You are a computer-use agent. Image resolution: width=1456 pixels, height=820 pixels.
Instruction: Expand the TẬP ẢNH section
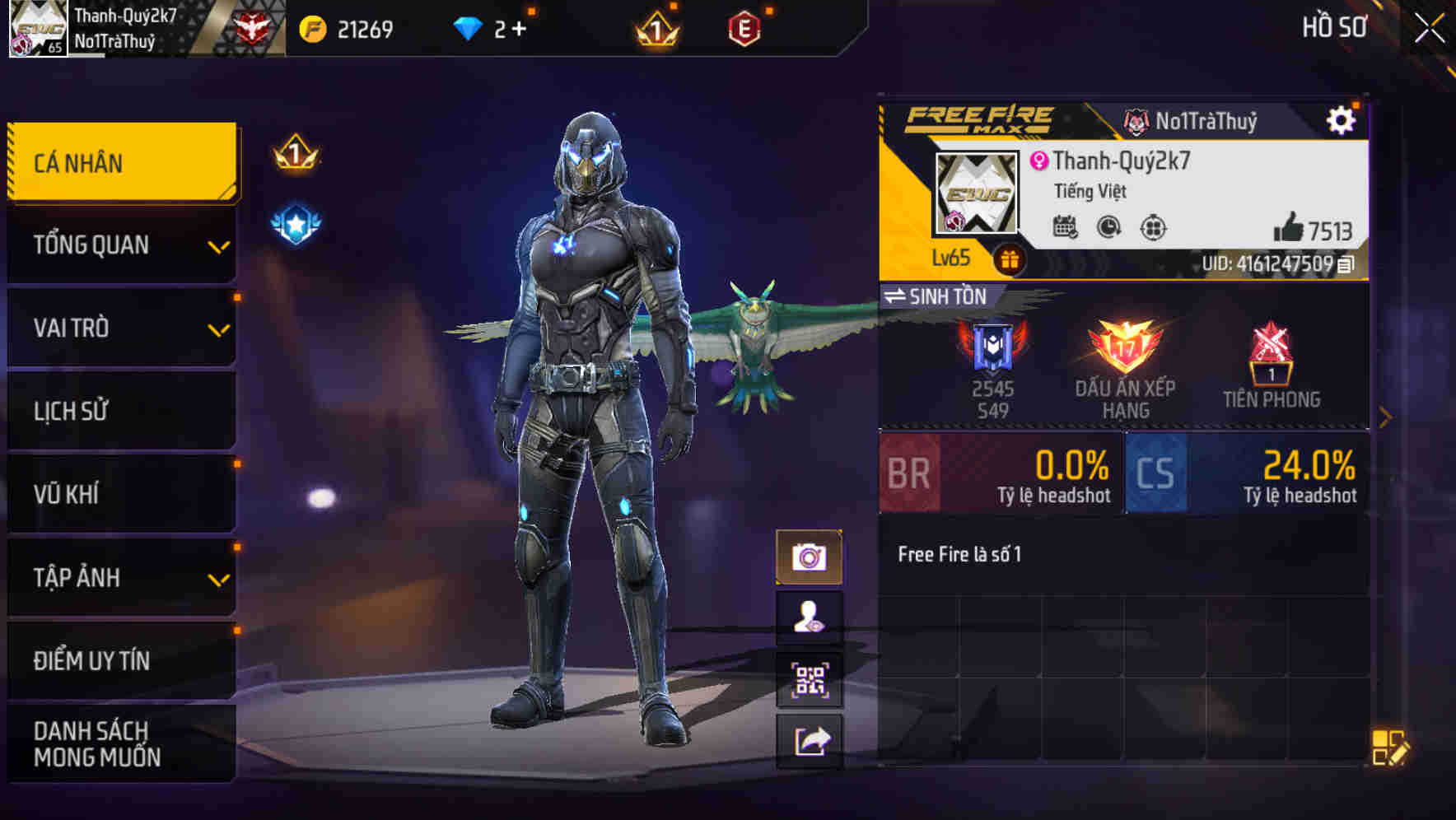(120, 577)
